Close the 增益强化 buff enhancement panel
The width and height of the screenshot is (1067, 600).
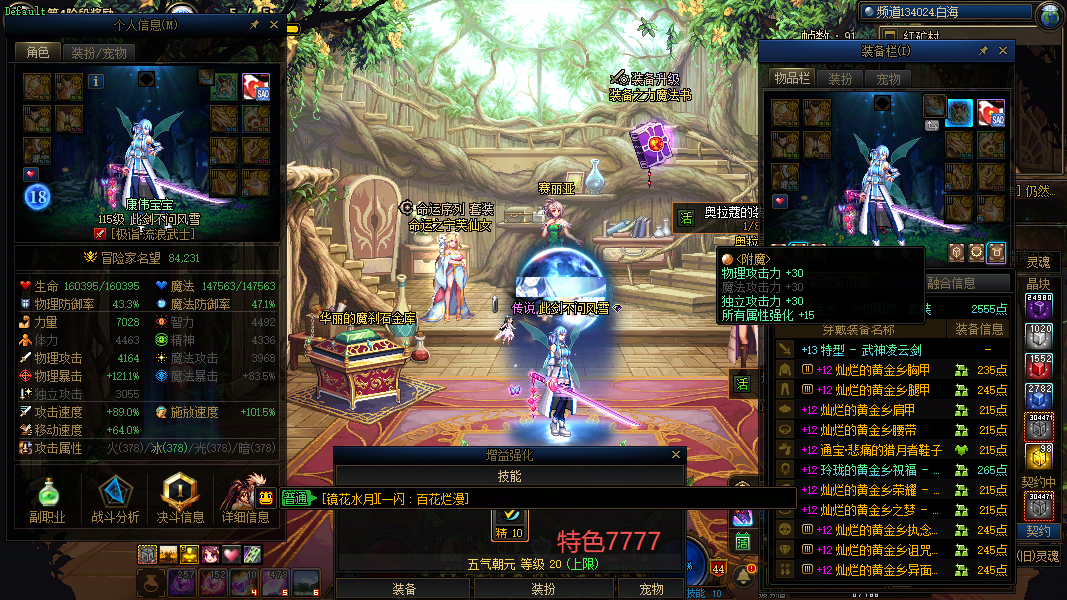pyautogui.click(x=677, y=455)
